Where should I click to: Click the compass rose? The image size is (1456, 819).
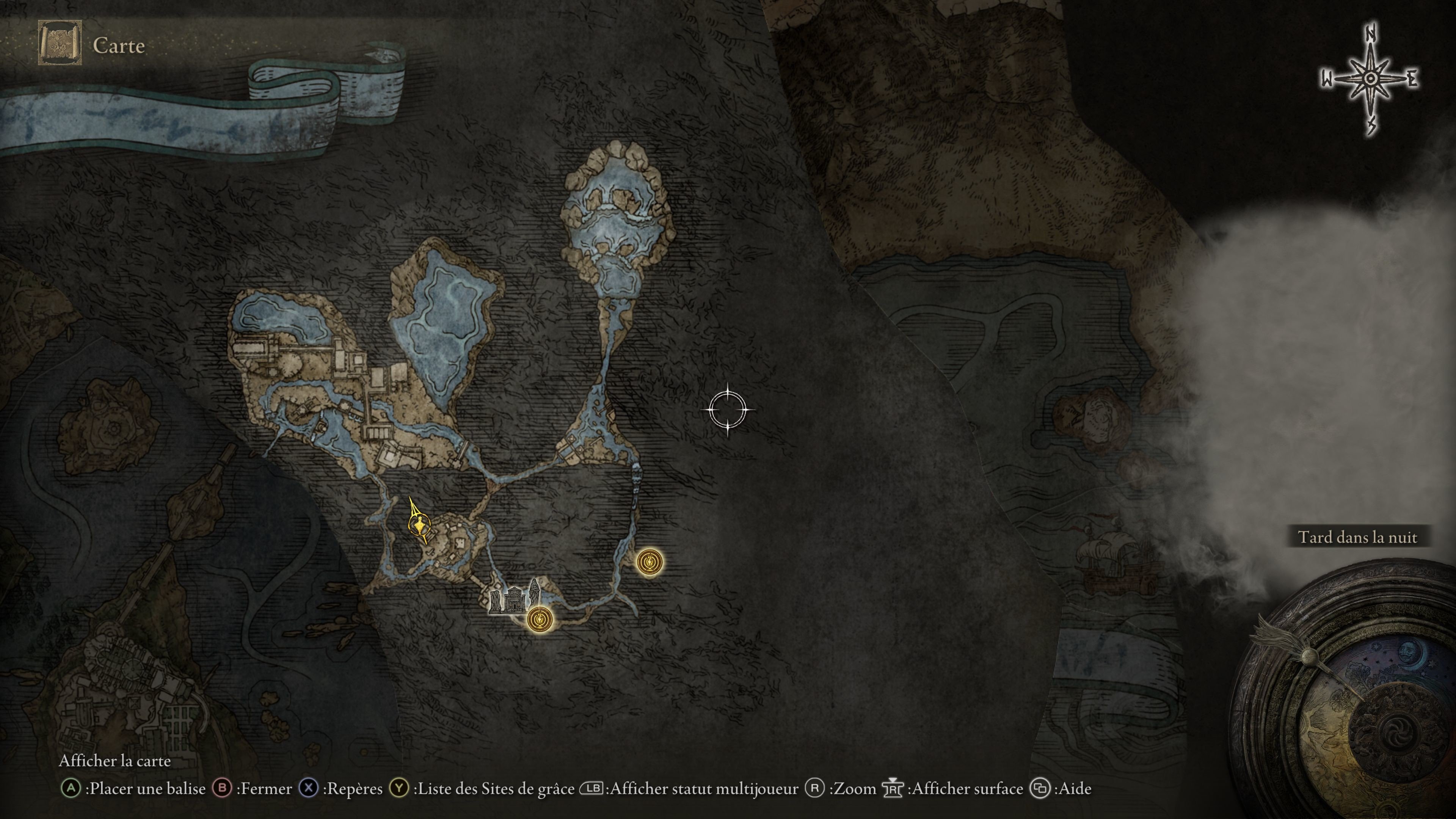1370,80
